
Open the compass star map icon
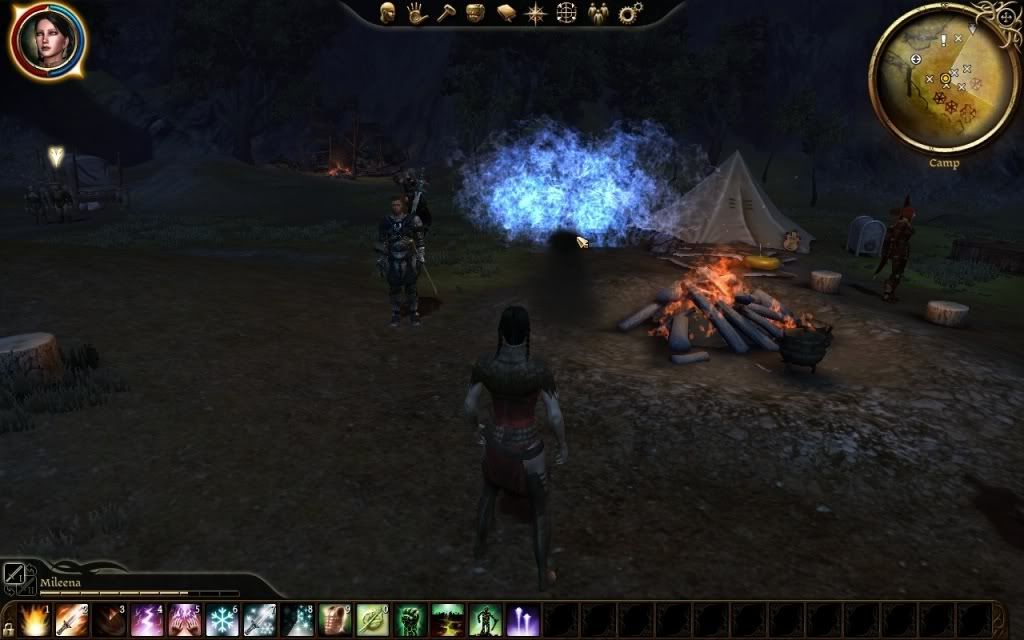click(536, 12)
